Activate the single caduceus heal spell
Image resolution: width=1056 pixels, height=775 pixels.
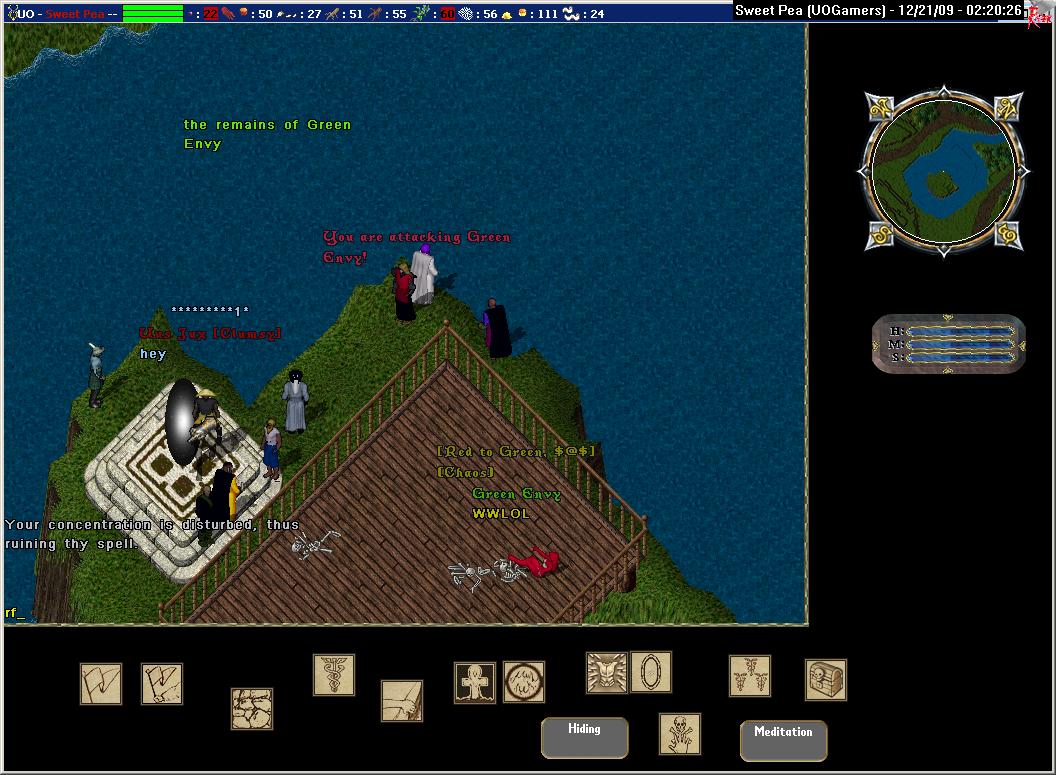coord(334,675)
